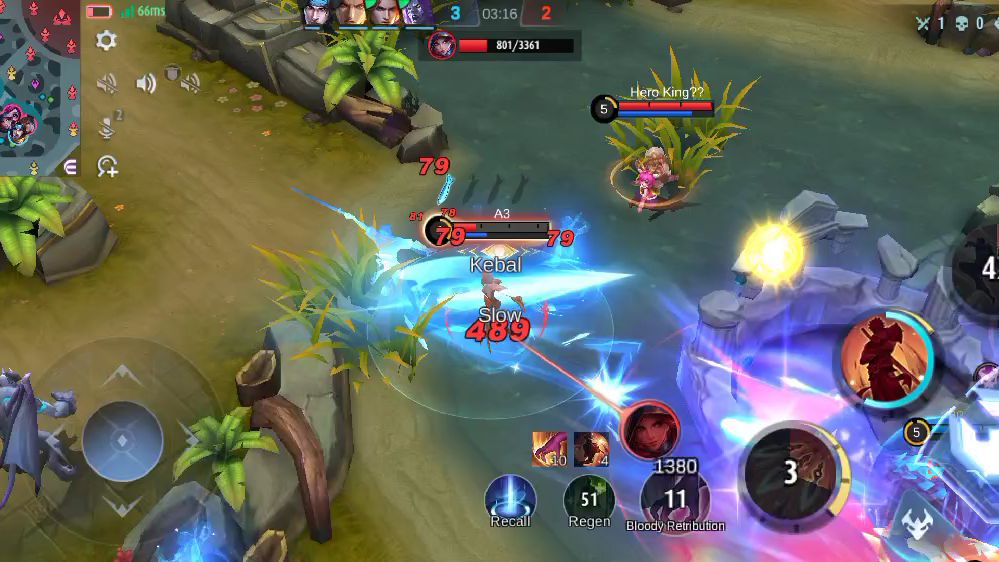Collapse the minimap with the arrow tab
Image resolution: width=999 pixels, height=562 pixels.
click(70, 167)
